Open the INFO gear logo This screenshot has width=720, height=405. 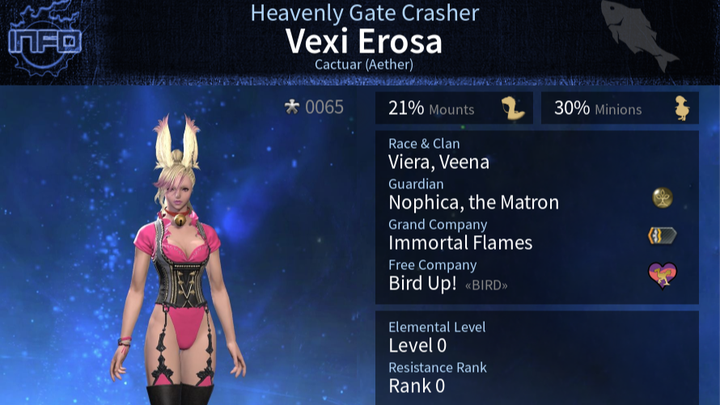(x=43, y=42)
